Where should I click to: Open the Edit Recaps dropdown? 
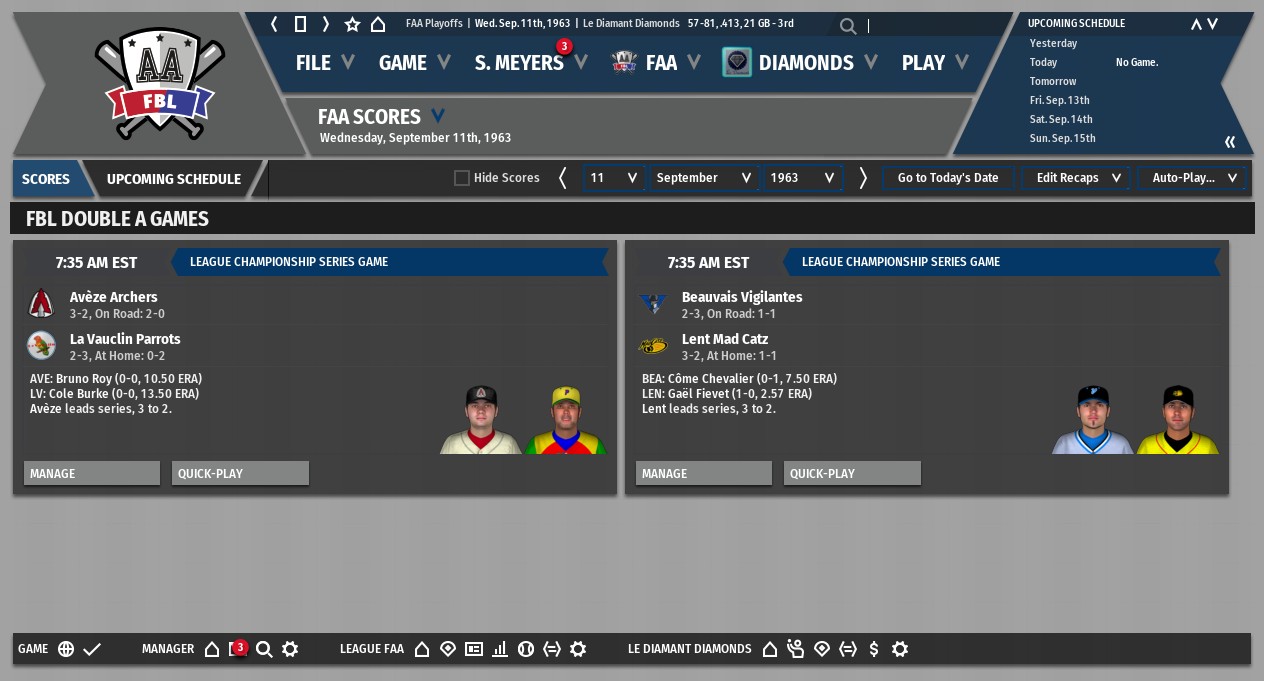click(1077, 178)
